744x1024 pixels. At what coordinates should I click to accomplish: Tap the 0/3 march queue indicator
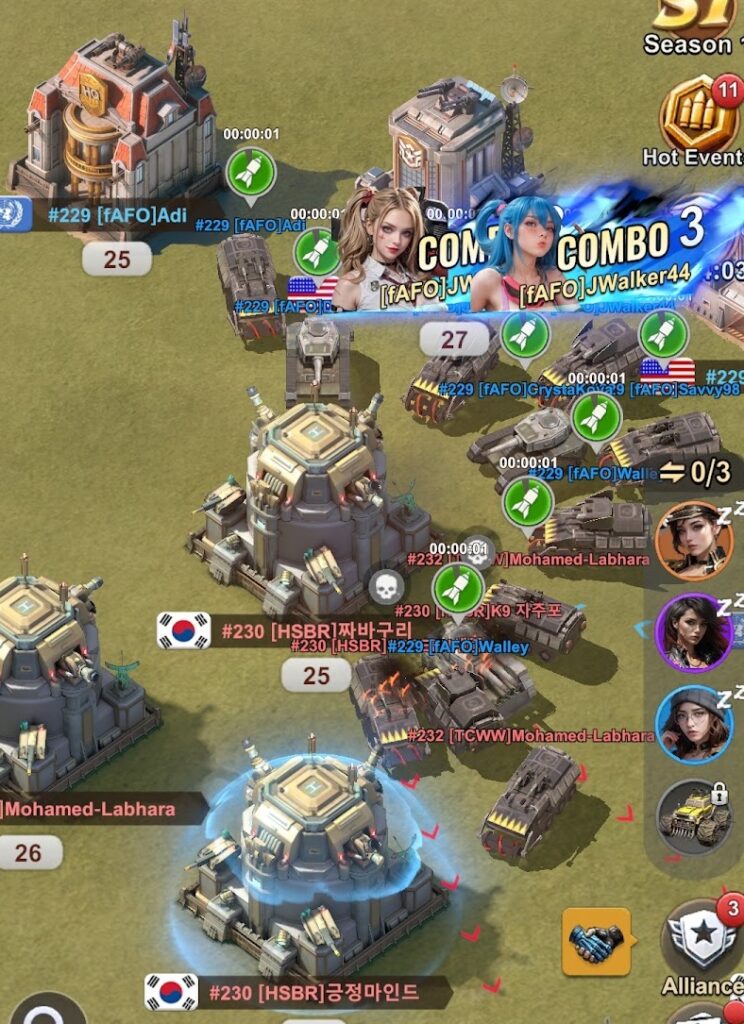tap(694, 470)
